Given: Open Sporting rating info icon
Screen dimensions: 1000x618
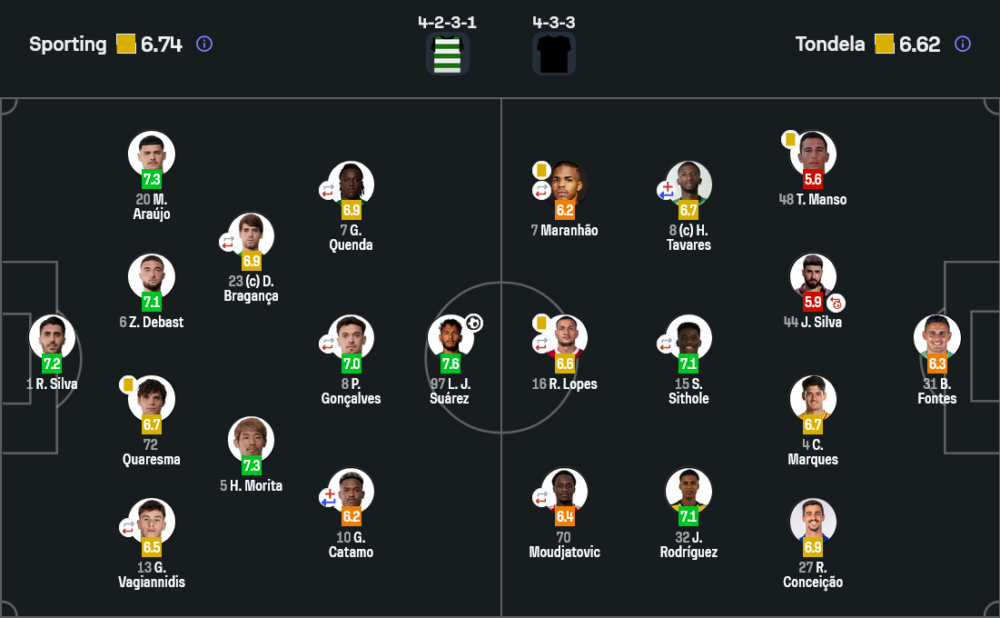Looking at the screenshot, I should tap(204, 44).
